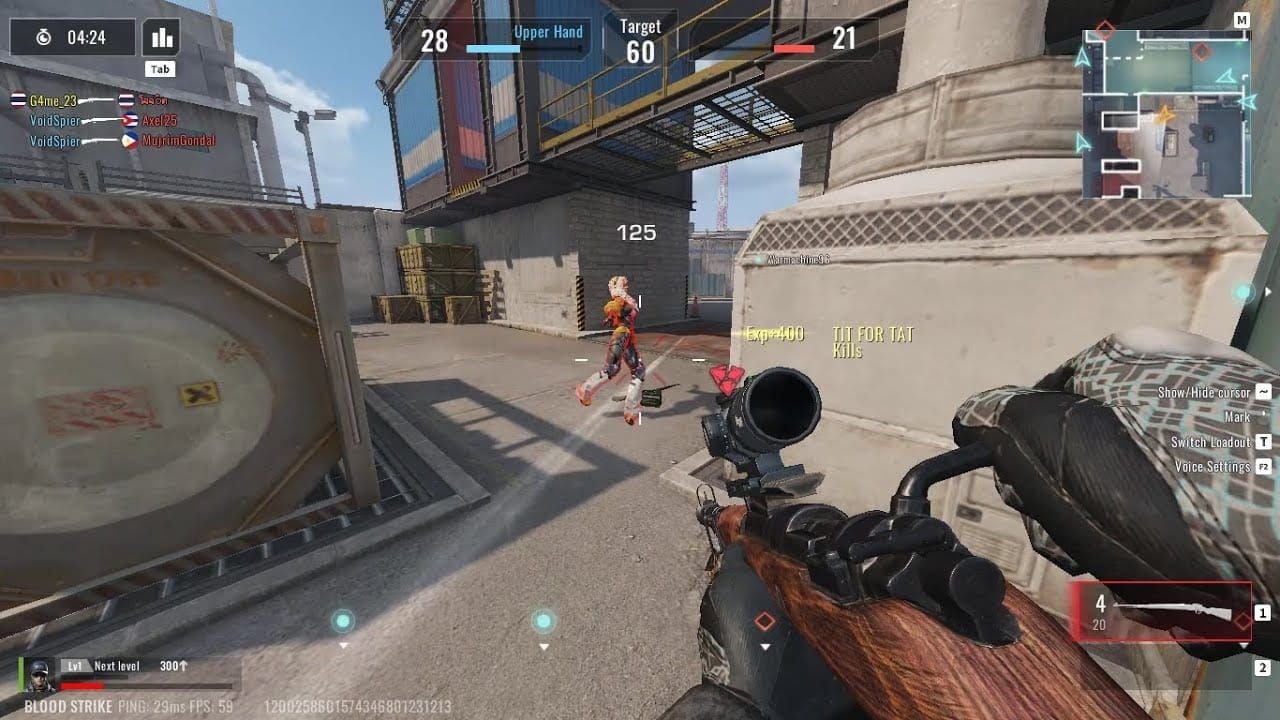Toggle the Mark function
The width and height of the screenshot is (1280, 720).
(x=1237, y=417)
